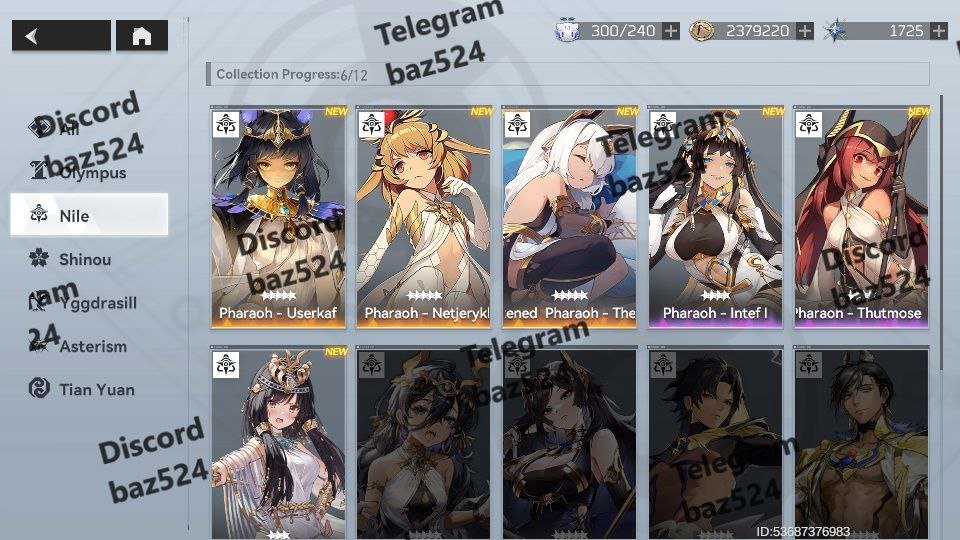The height and width of the screenshot is (540, 960).
Task: Select the Pharaoh - Netjerykhet card
Action: (x=425, y=216)
